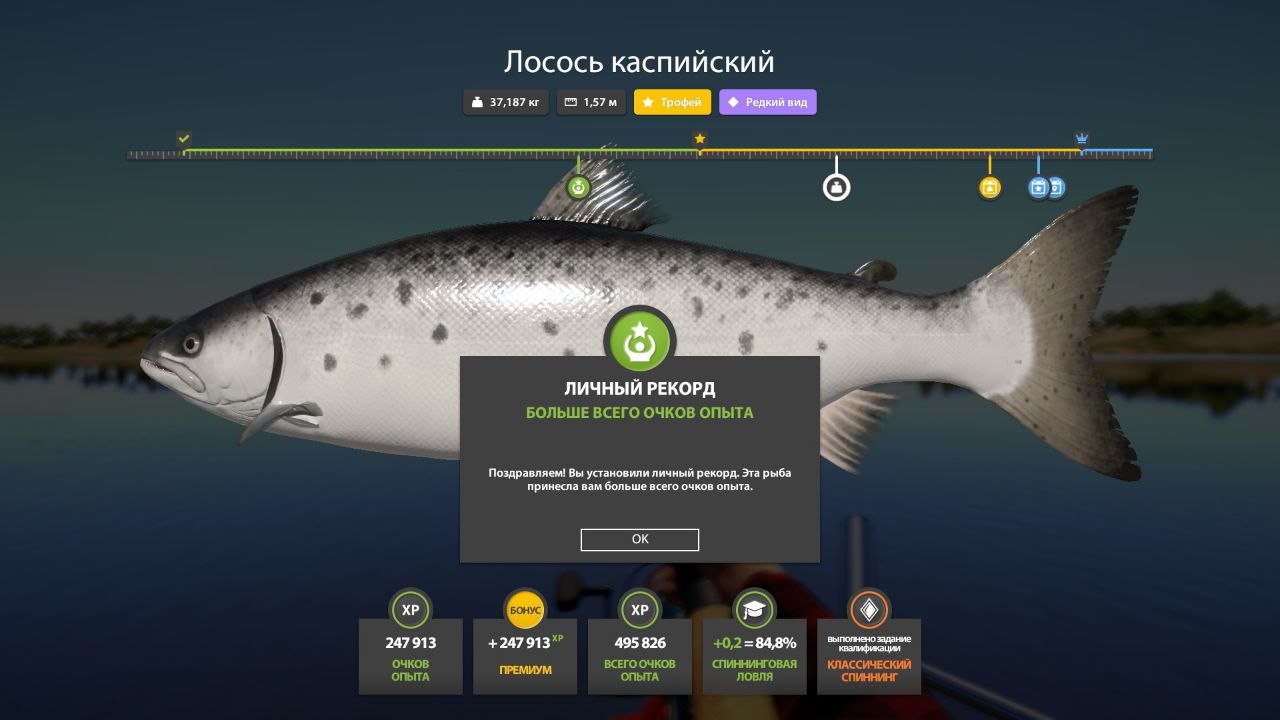Click the green checkmark on the scale's left end
Image resolution: width=1280 pixels, height=720 pixels.
(184, 137)
